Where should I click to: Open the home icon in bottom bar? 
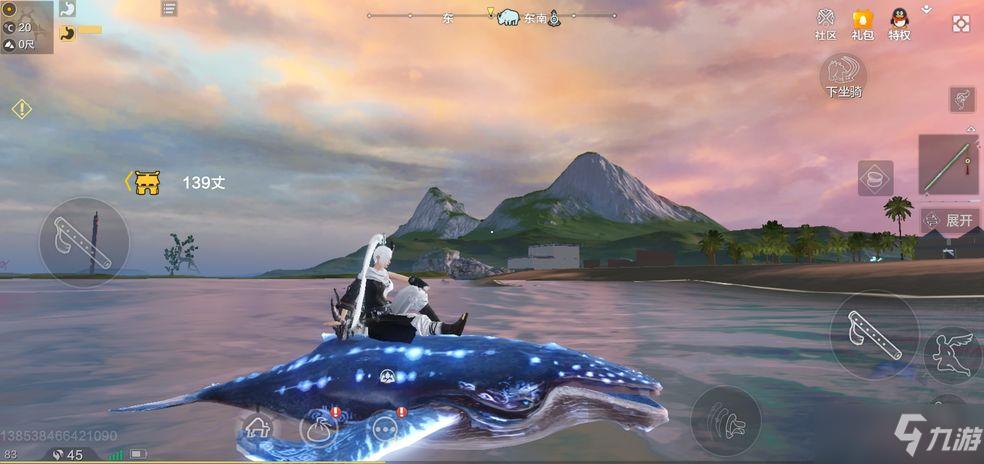click(x=259, y=427)
